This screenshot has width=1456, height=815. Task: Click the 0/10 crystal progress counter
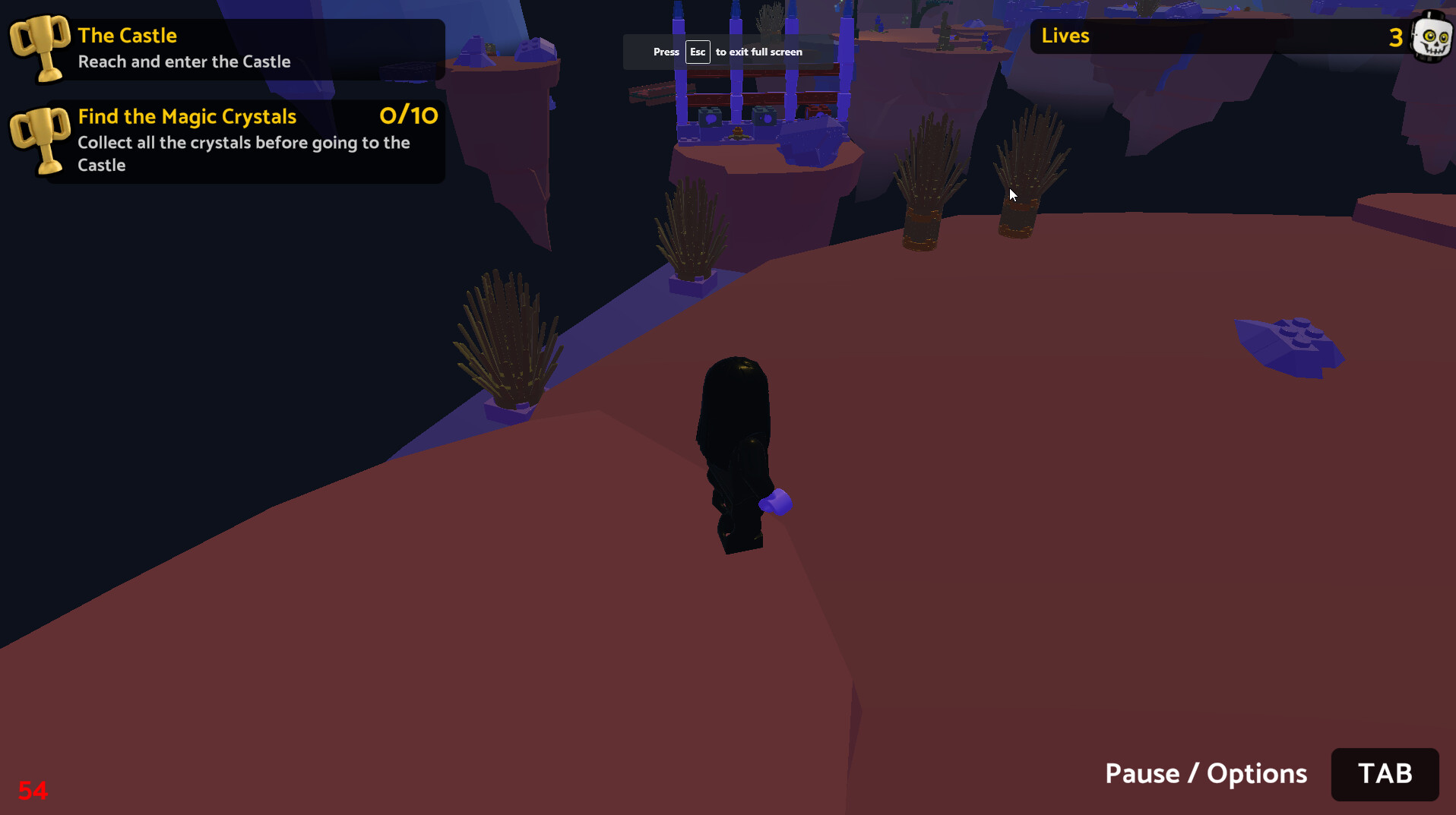click(409, 116)
